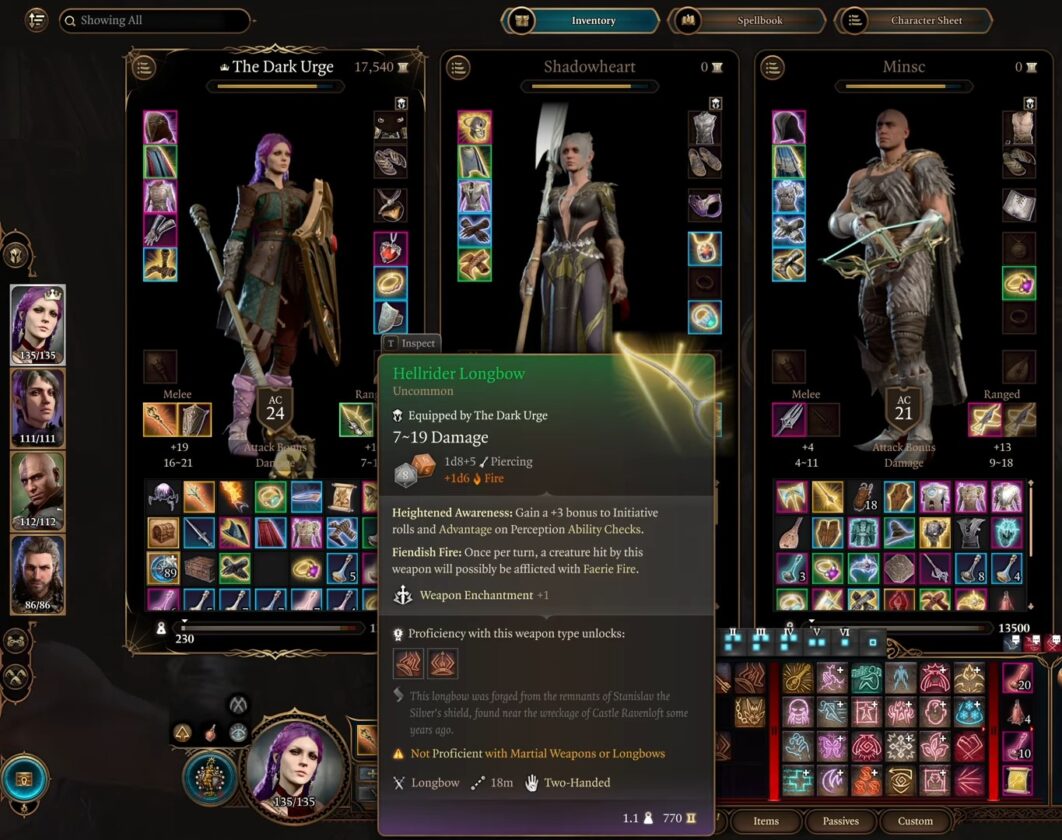This screenshot has height=840, width=1062.
Task: Select the bearded party member portrait
Action: pos(38,572)
